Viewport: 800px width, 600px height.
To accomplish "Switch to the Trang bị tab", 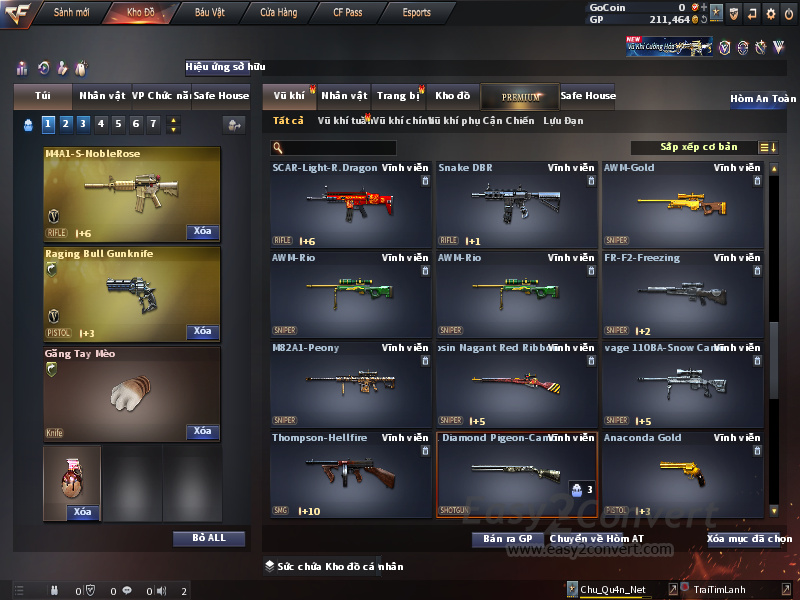I will click(x=398, y=96).
